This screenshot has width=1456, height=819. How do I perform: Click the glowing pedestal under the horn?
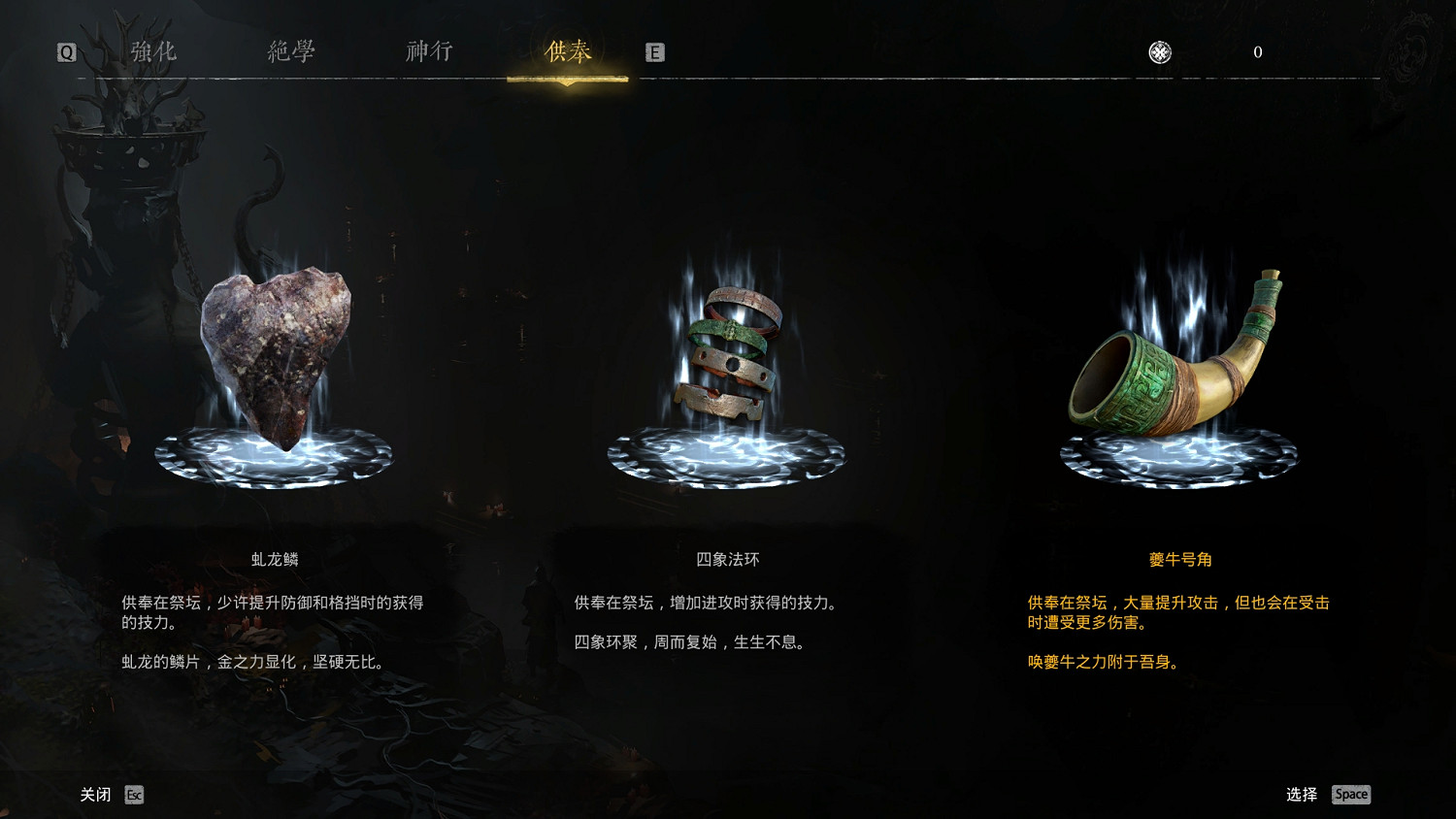pos(1180,456)
